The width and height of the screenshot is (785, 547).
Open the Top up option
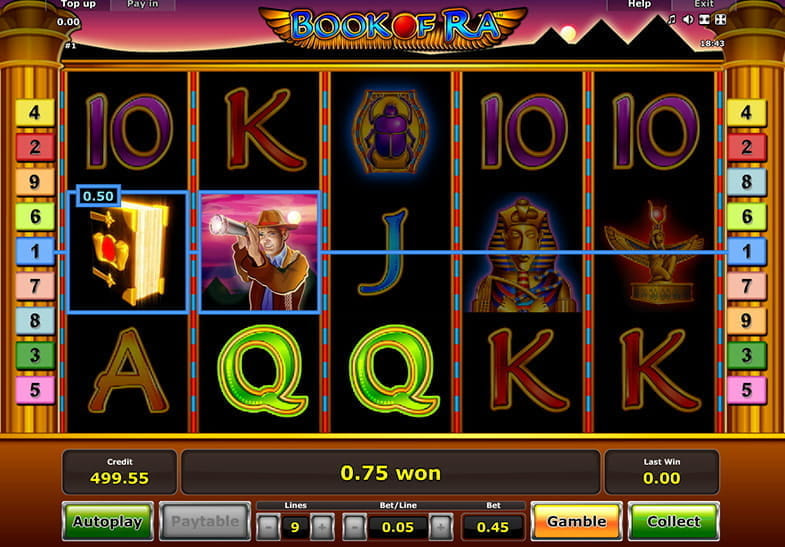(79, 4)
